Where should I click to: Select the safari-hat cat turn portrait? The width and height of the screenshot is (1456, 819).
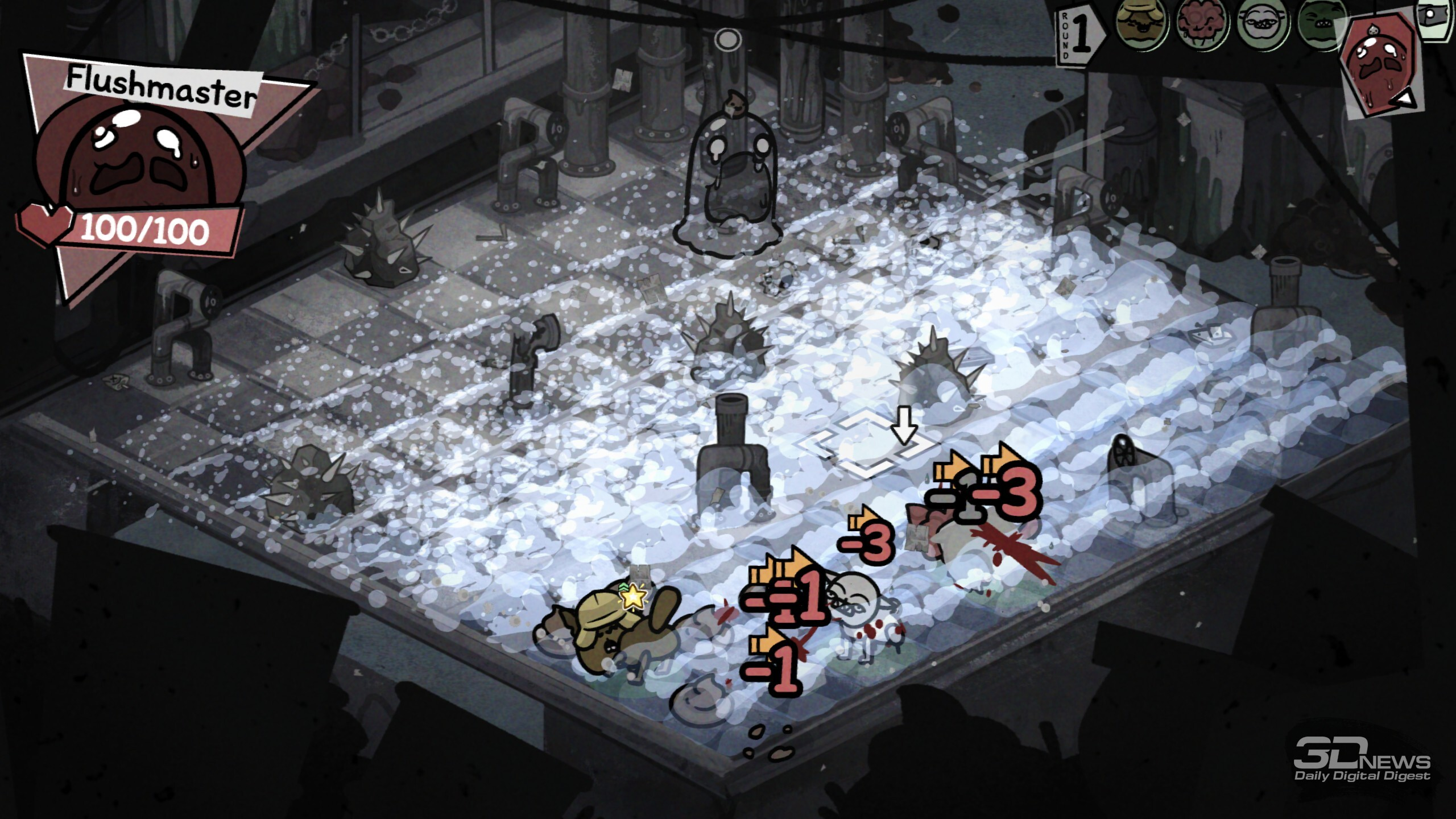[x=1141, y=25]
